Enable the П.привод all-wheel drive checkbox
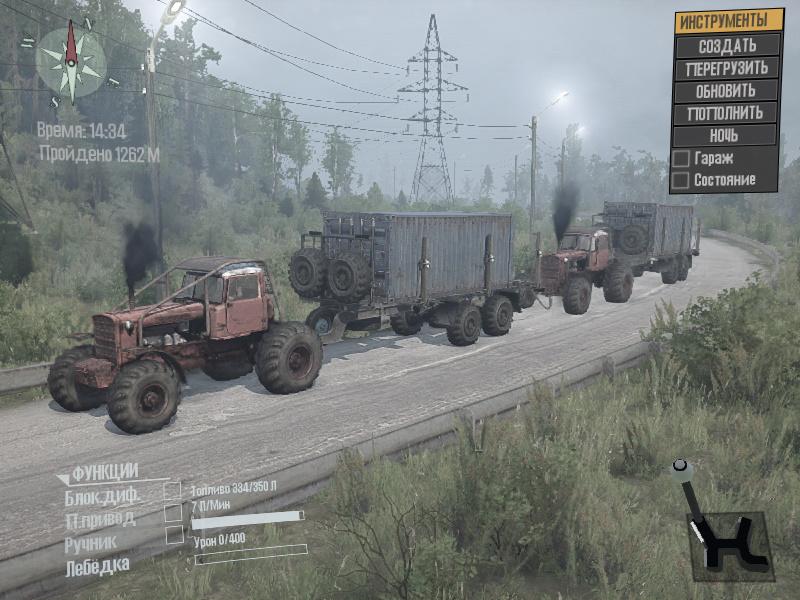The width and height of the screenshot is (800, 600). coord(173,513)
